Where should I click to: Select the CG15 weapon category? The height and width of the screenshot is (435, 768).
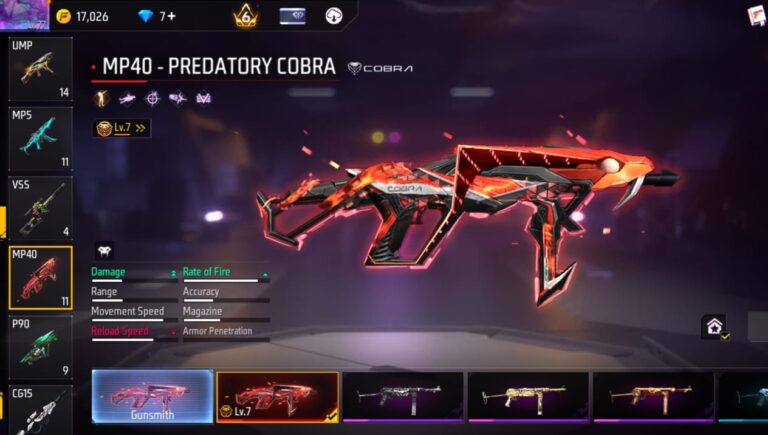point(40,410)
